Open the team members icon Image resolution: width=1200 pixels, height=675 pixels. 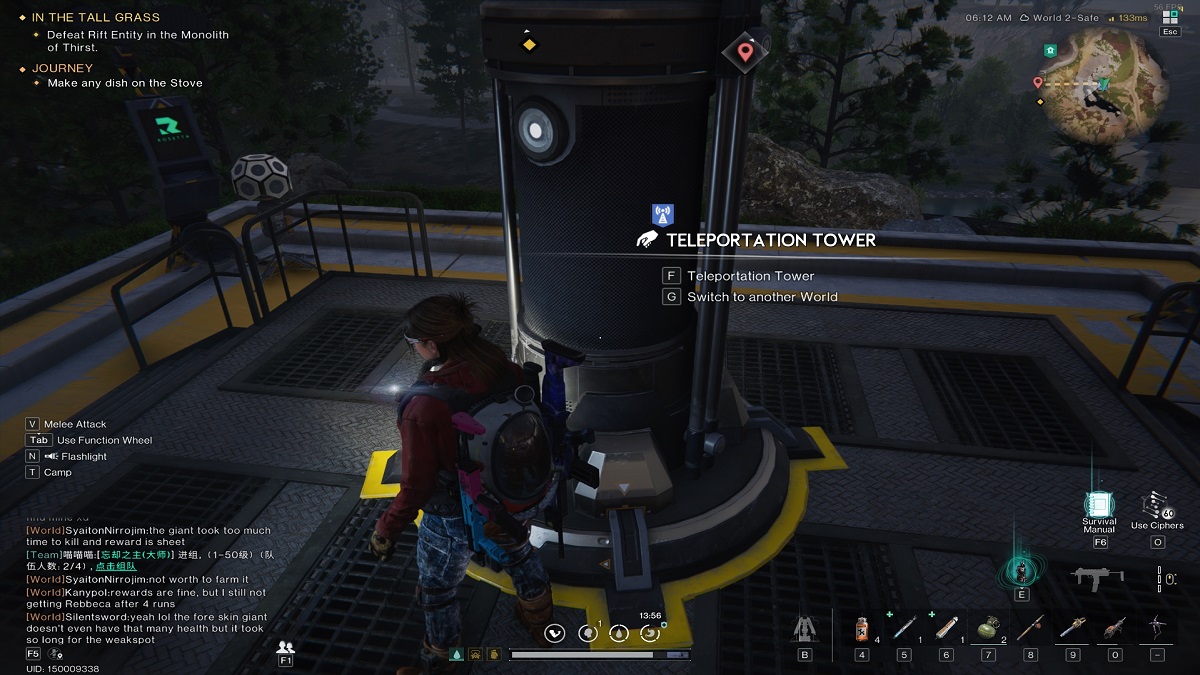click(286, 647)
